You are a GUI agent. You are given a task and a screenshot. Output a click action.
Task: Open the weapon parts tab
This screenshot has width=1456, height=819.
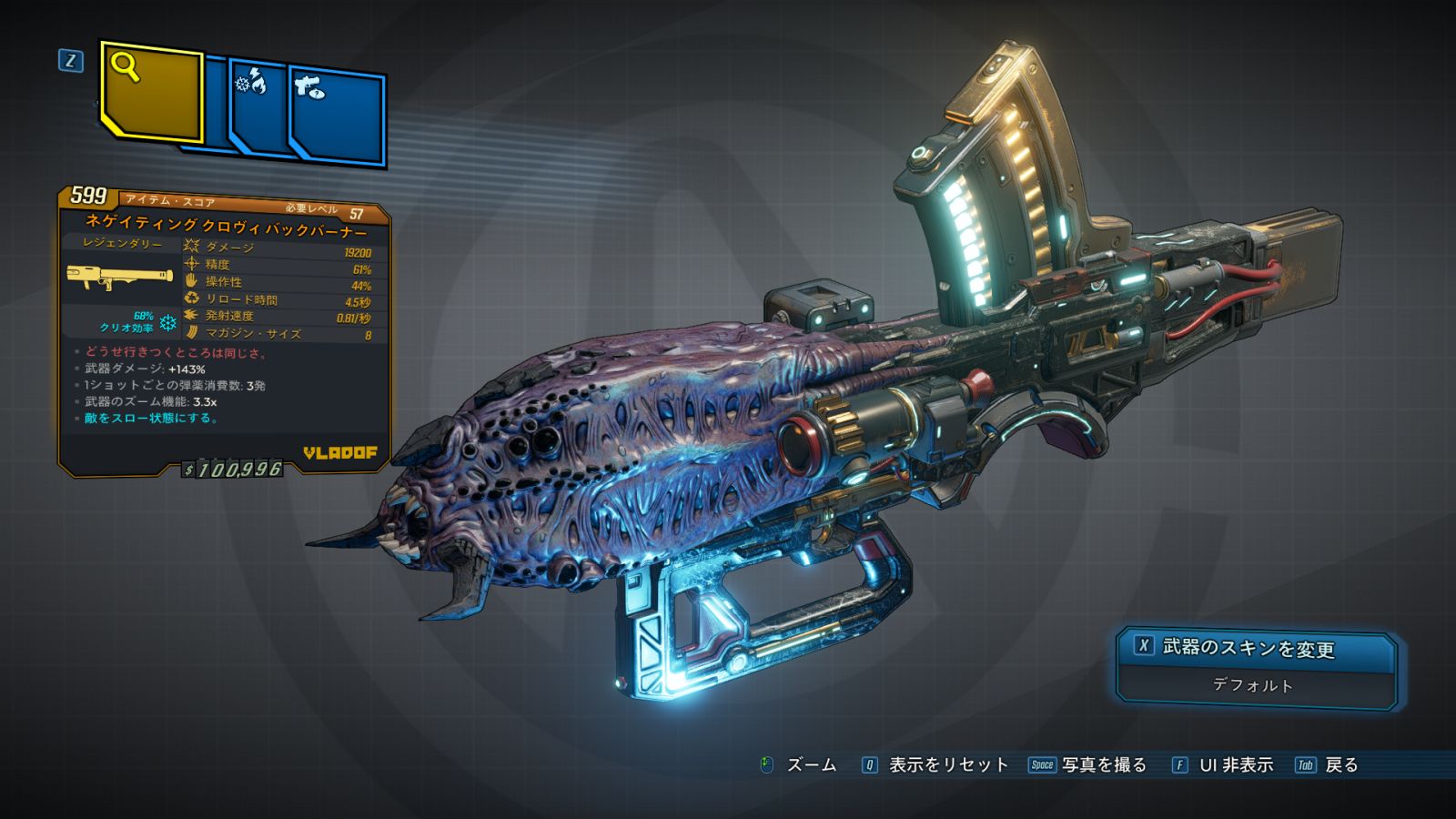[x=337, y=116]
